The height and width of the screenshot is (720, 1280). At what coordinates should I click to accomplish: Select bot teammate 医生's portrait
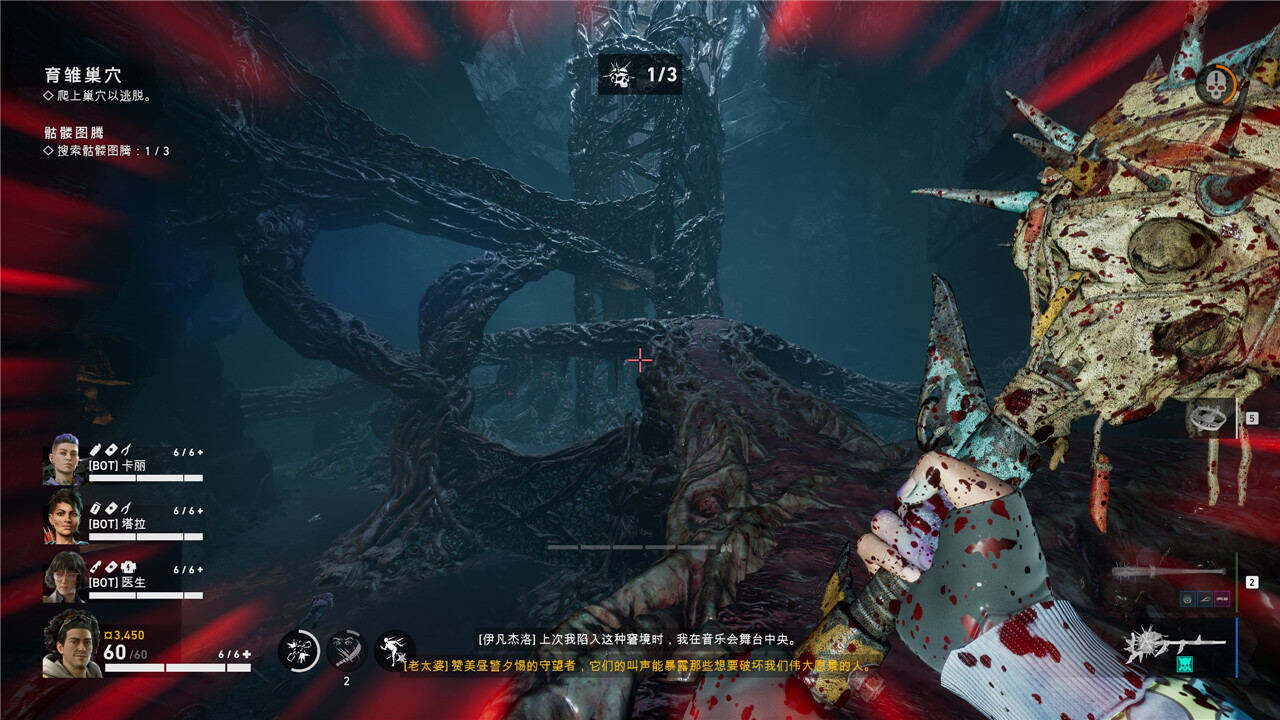[63, 577]
